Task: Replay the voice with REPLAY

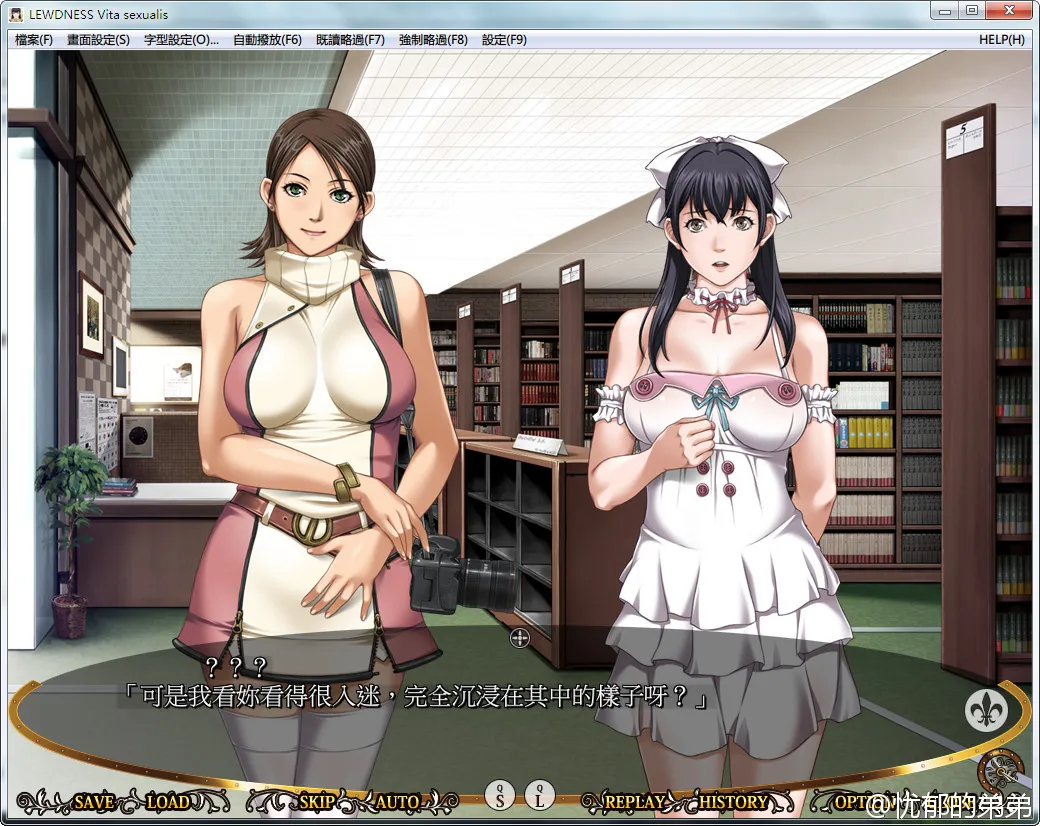Action: coord(634,802)
